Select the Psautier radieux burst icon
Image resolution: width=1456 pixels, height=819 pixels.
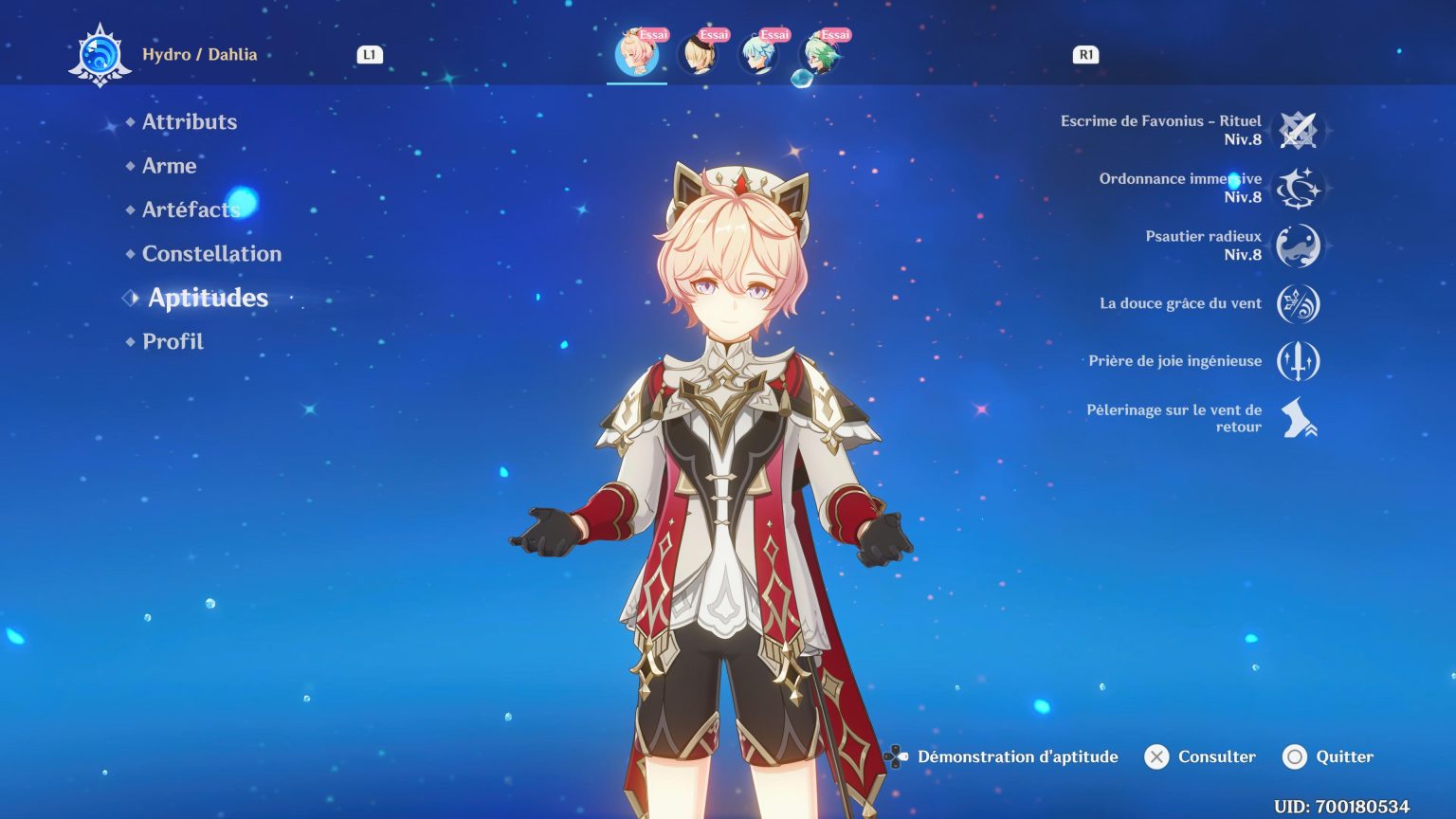coord(1298,246)
